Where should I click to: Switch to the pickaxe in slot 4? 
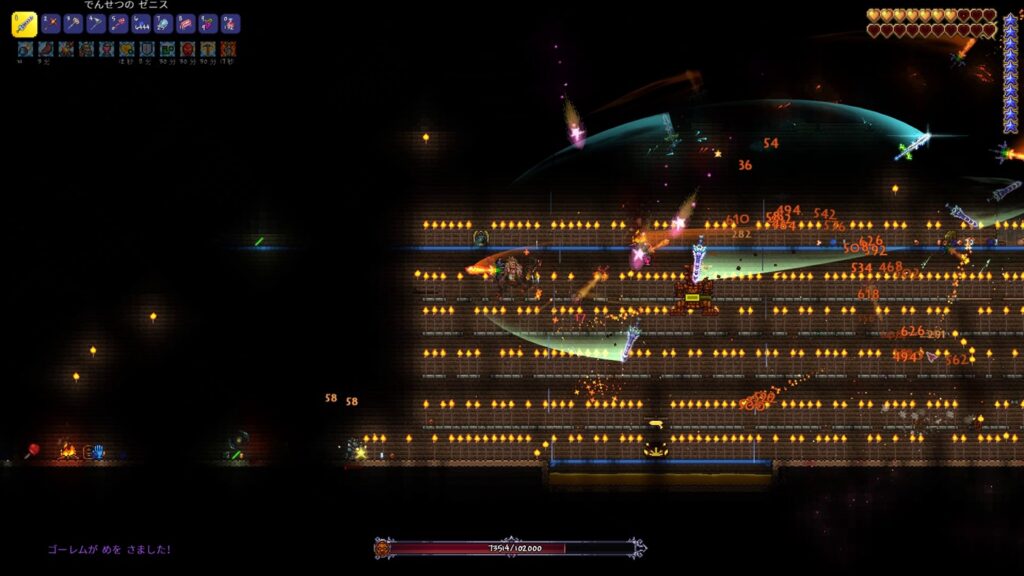click(96, 24)
